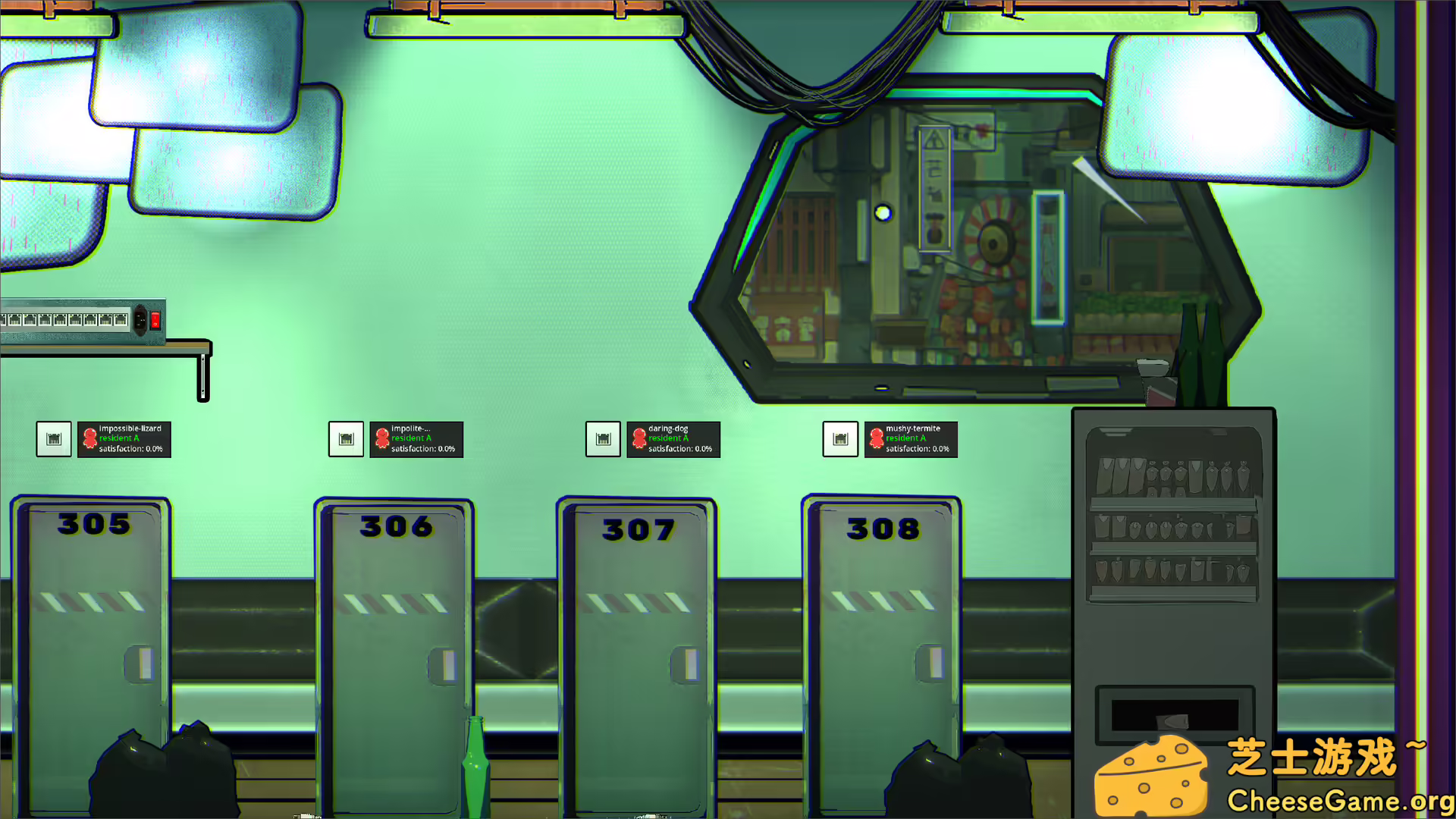1456x819 pixels.
Task: Open the door to room 308
Action: (881, 645)
